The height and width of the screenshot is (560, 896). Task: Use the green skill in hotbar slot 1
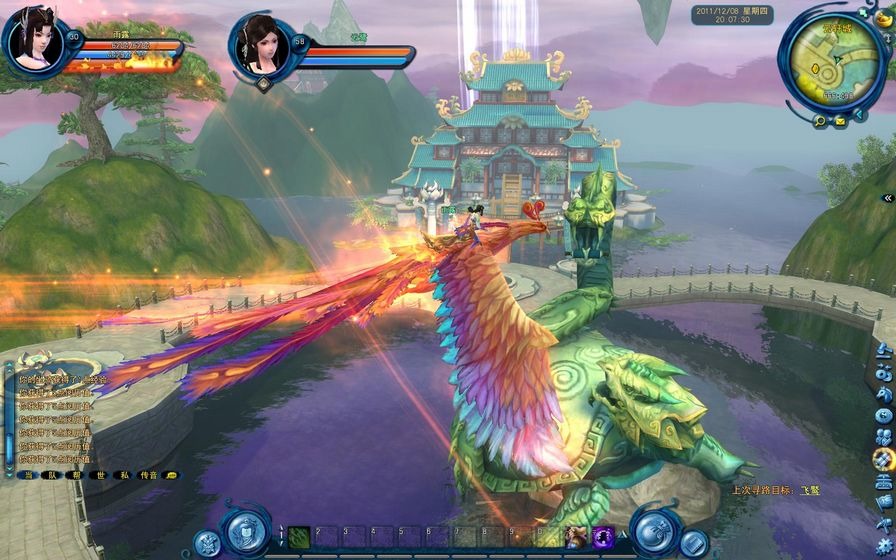[300, 537]
